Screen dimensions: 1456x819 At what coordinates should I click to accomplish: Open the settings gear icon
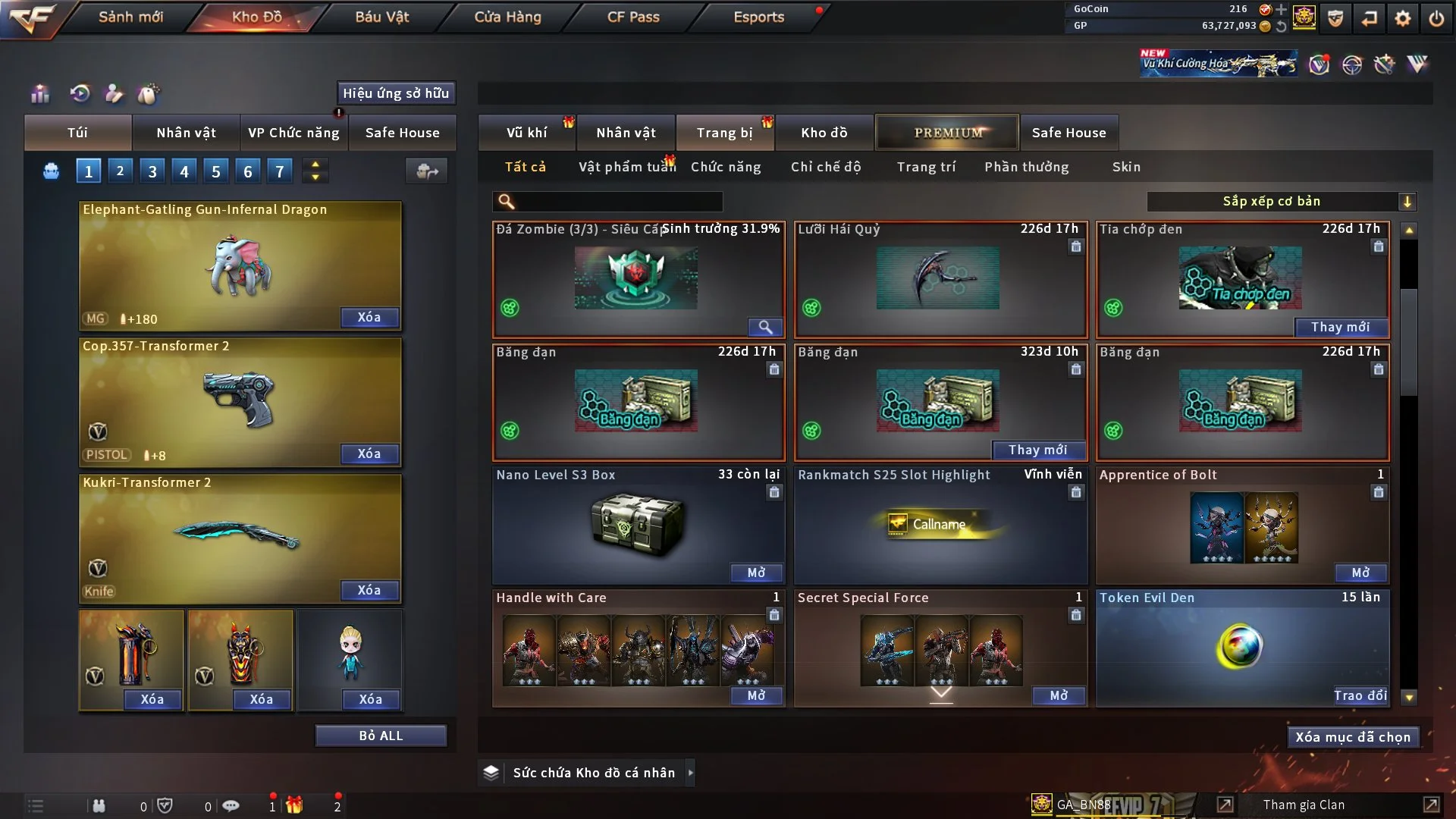[x=1403, y=18]
